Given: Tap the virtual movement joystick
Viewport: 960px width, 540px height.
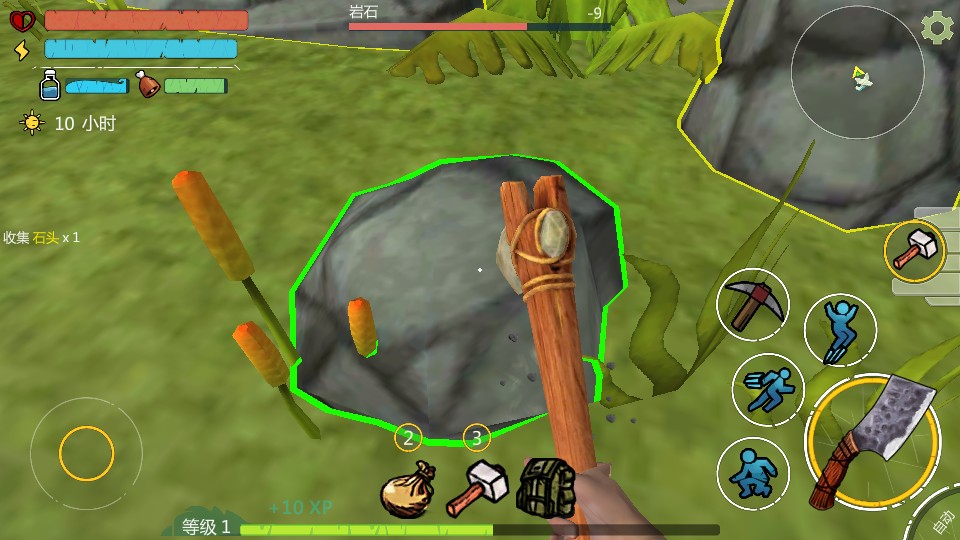Looking at the screenshot, I should (x=86, y=455).
